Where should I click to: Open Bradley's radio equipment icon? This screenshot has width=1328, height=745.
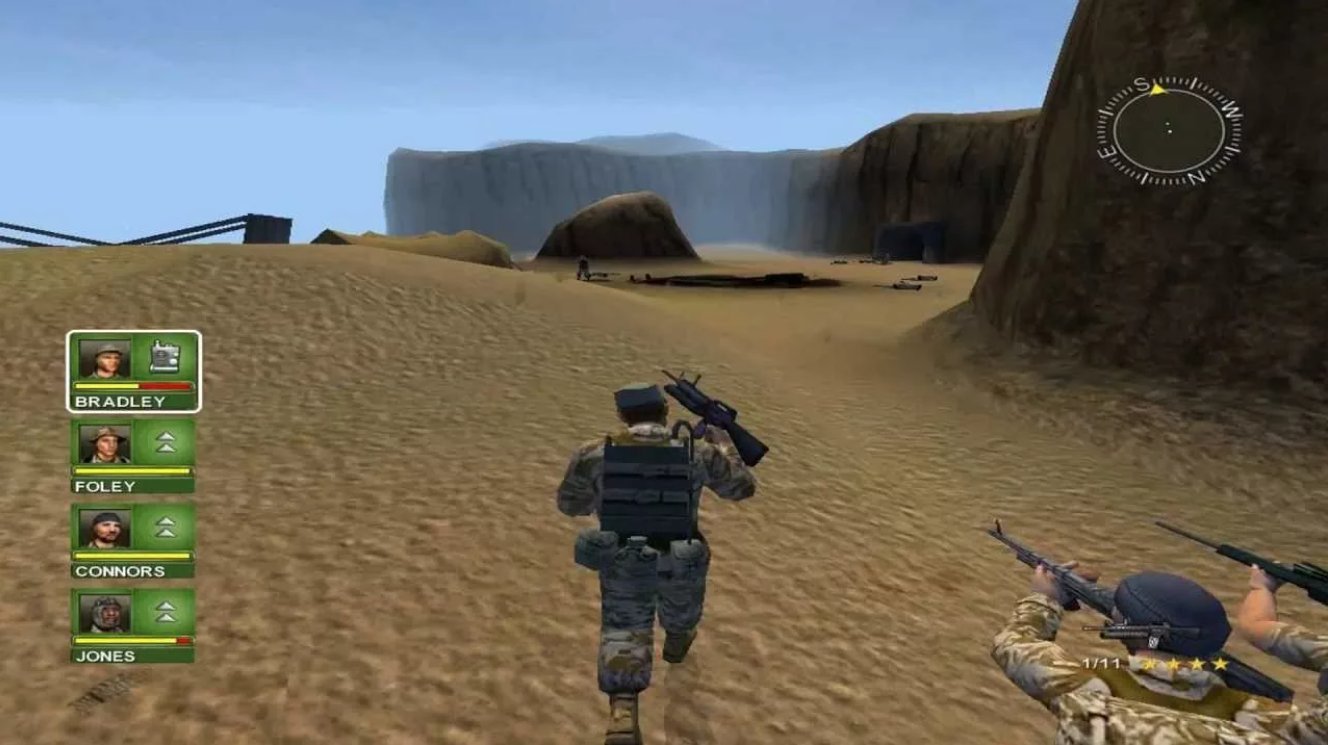(x=163, y=355)
